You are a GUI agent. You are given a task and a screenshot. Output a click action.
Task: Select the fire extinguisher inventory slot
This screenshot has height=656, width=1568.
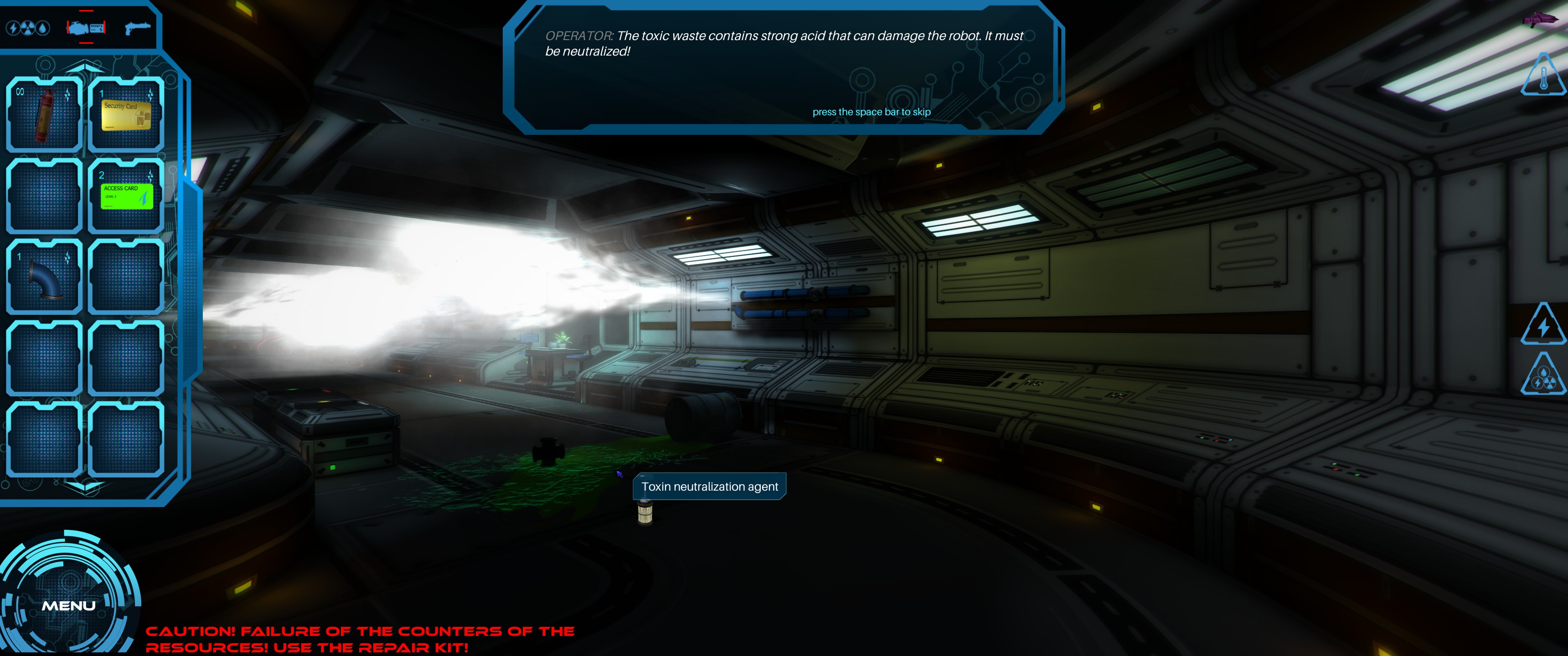click(44, 114)
